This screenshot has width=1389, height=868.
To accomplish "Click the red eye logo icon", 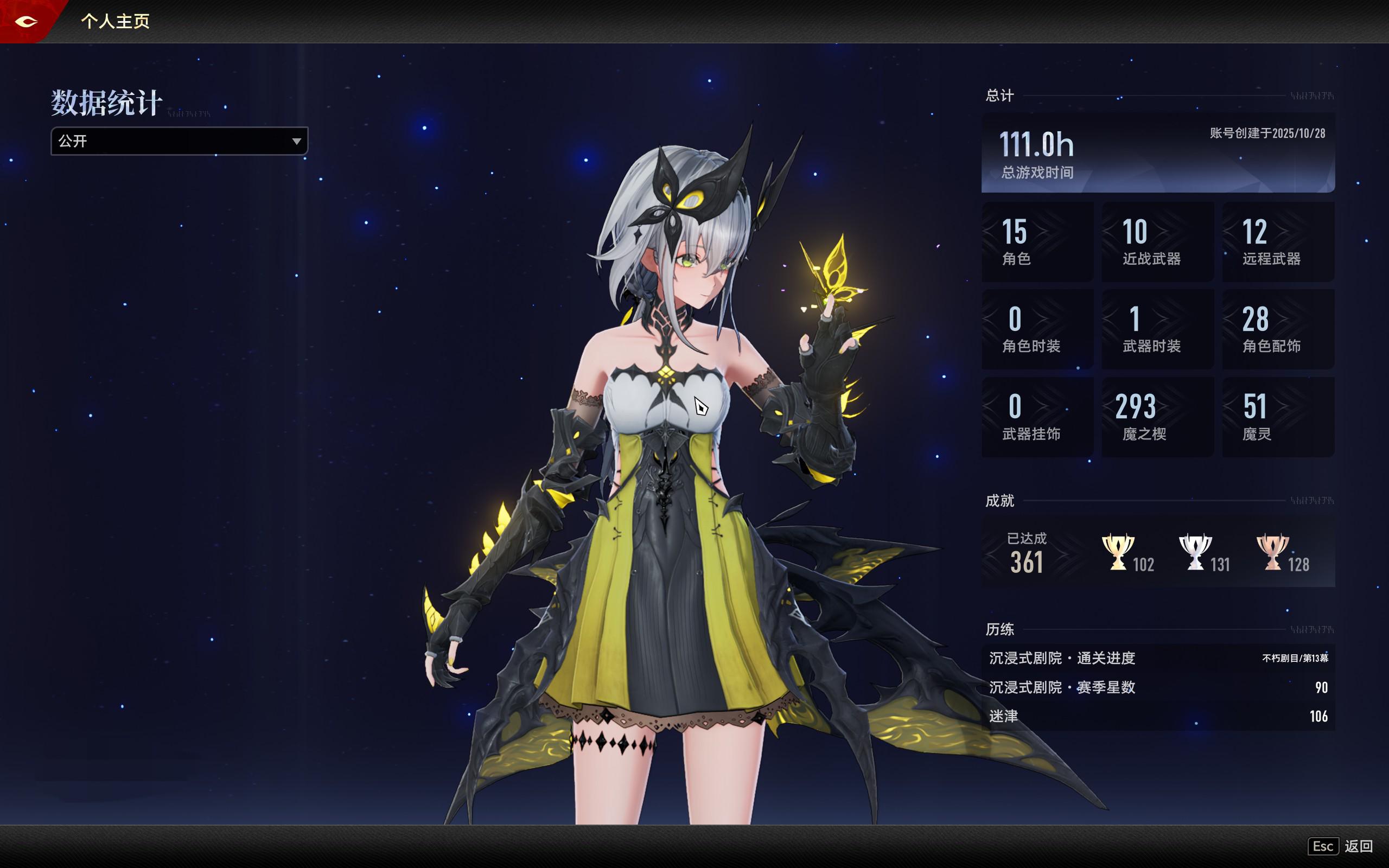I will pyautogui.click(x=26, y=22).
